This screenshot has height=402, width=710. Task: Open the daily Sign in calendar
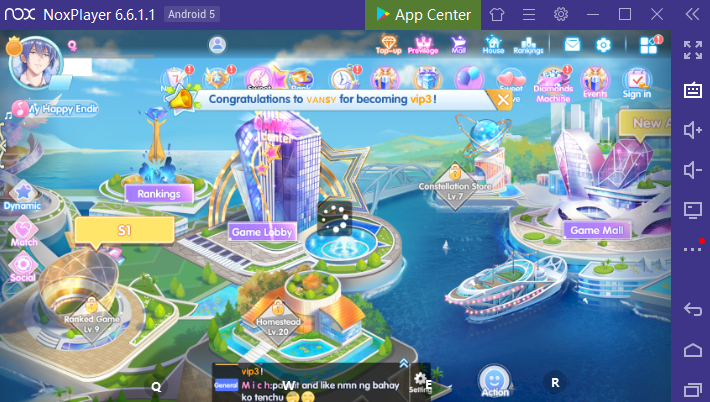click(635, 82)
